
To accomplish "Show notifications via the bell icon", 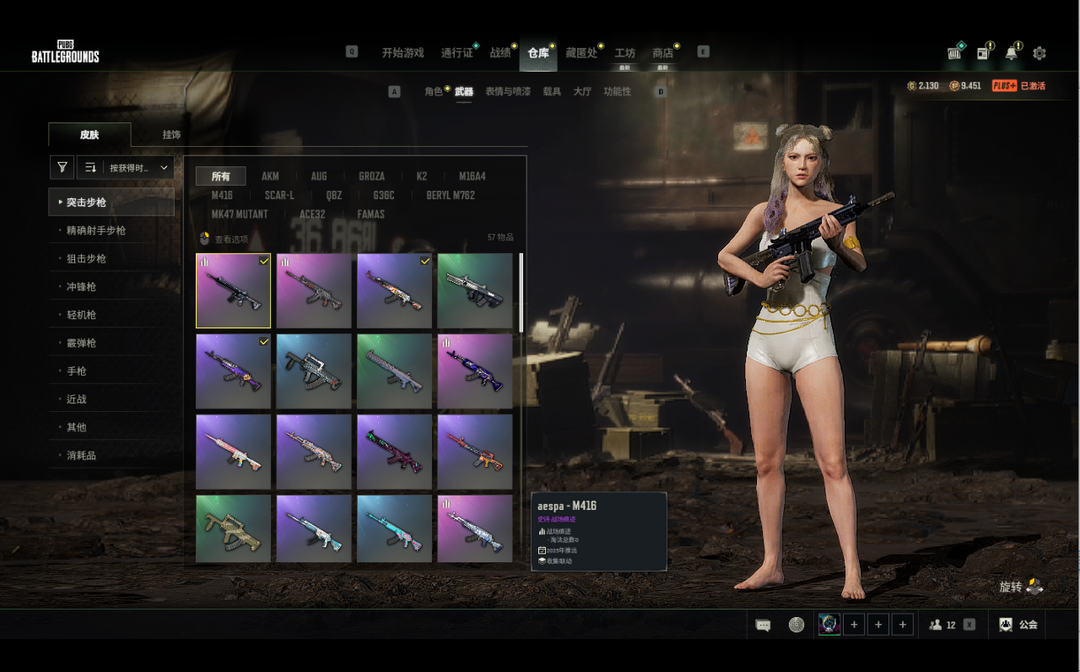I will pos(1012,53).
